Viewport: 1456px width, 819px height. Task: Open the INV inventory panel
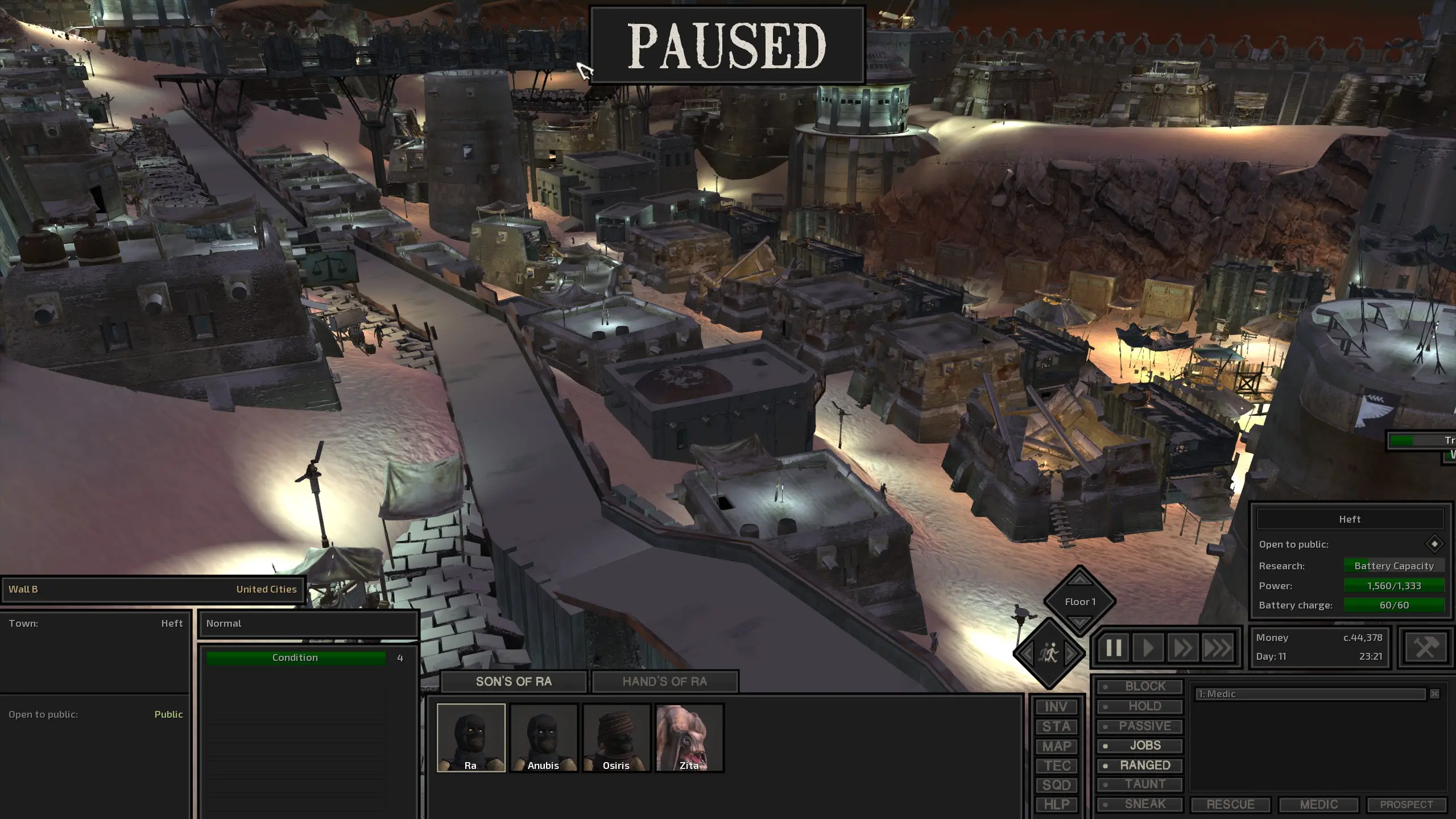click(1056, 706)
